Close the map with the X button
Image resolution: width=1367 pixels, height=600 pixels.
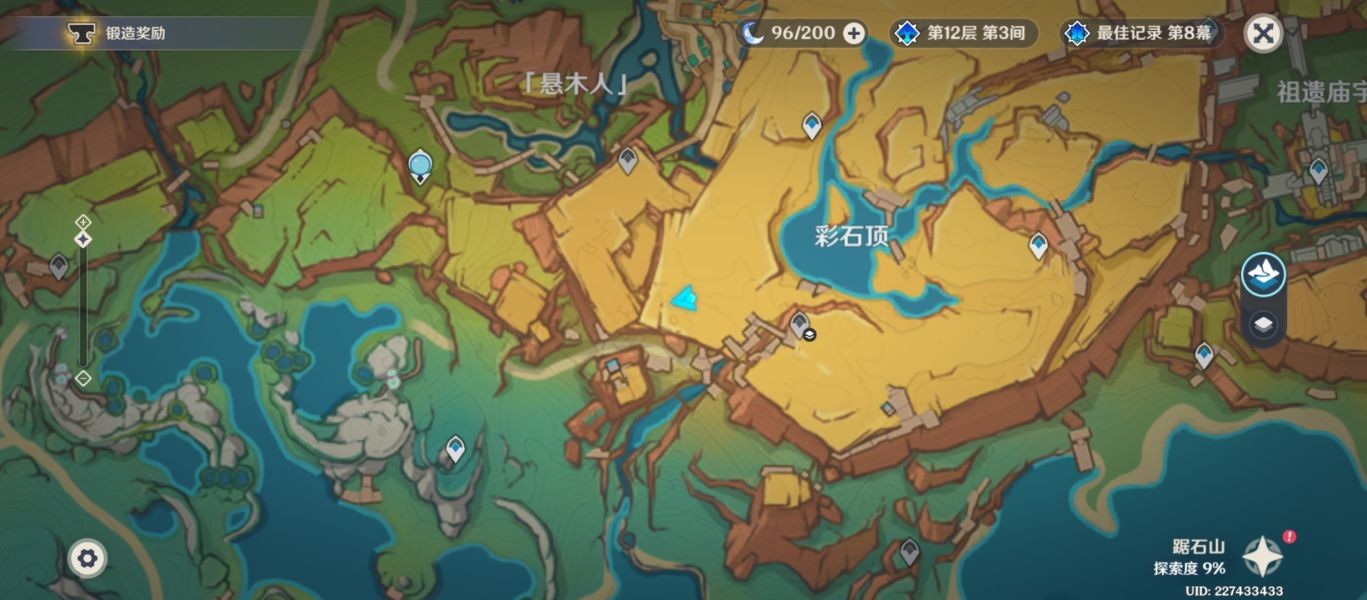(1263, 34)
